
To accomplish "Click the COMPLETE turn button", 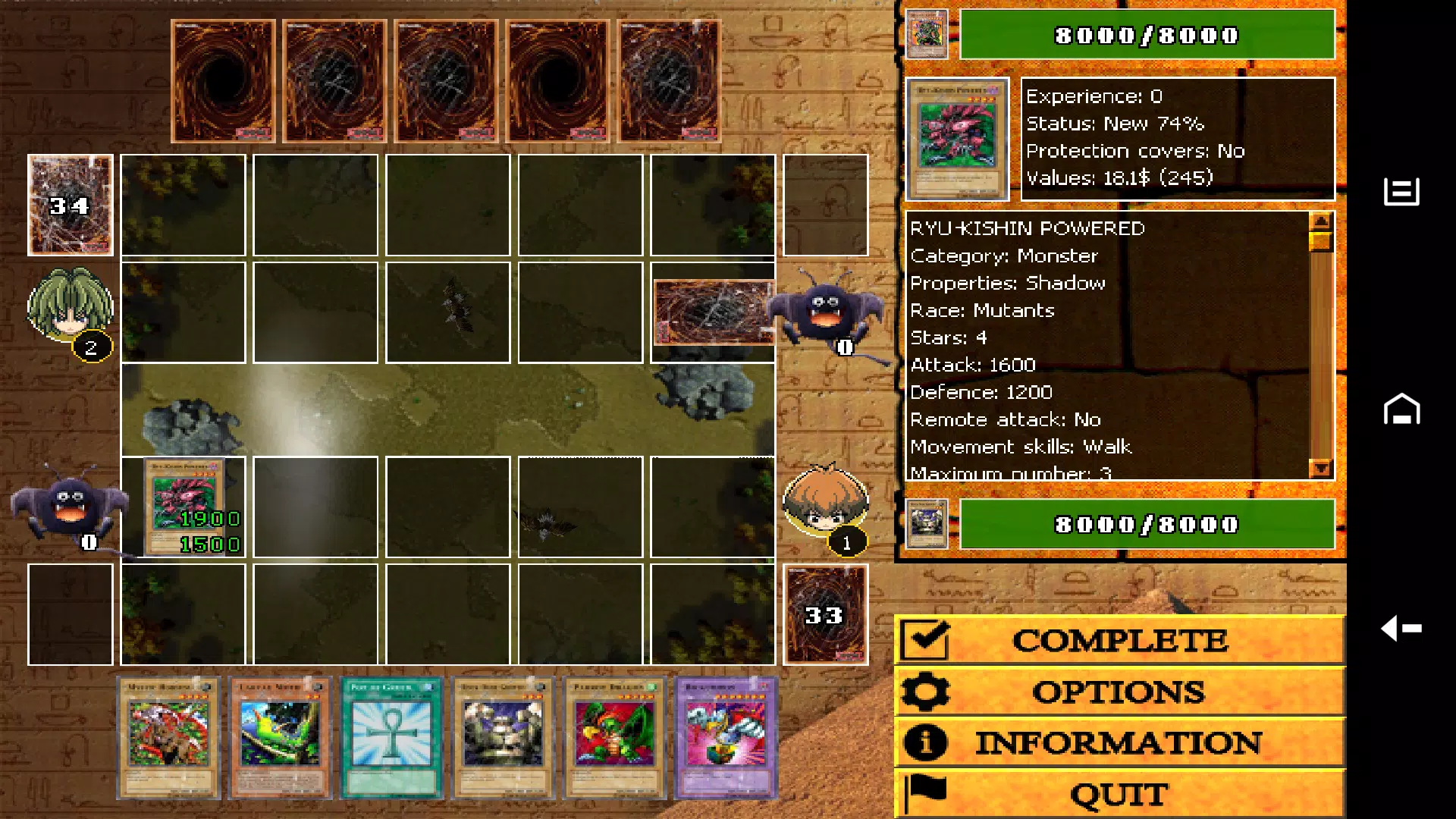I will (x=1120, y=641).
